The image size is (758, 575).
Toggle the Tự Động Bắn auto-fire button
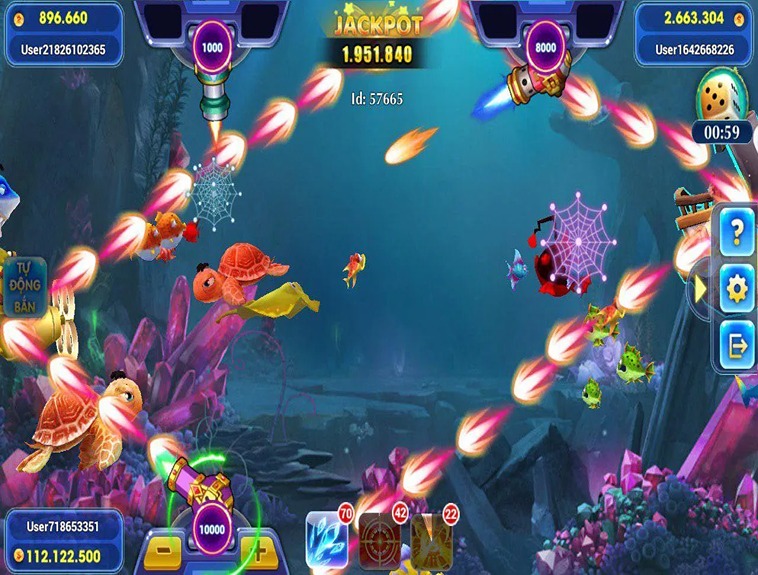pyautogui.click(x=24, y=288)
